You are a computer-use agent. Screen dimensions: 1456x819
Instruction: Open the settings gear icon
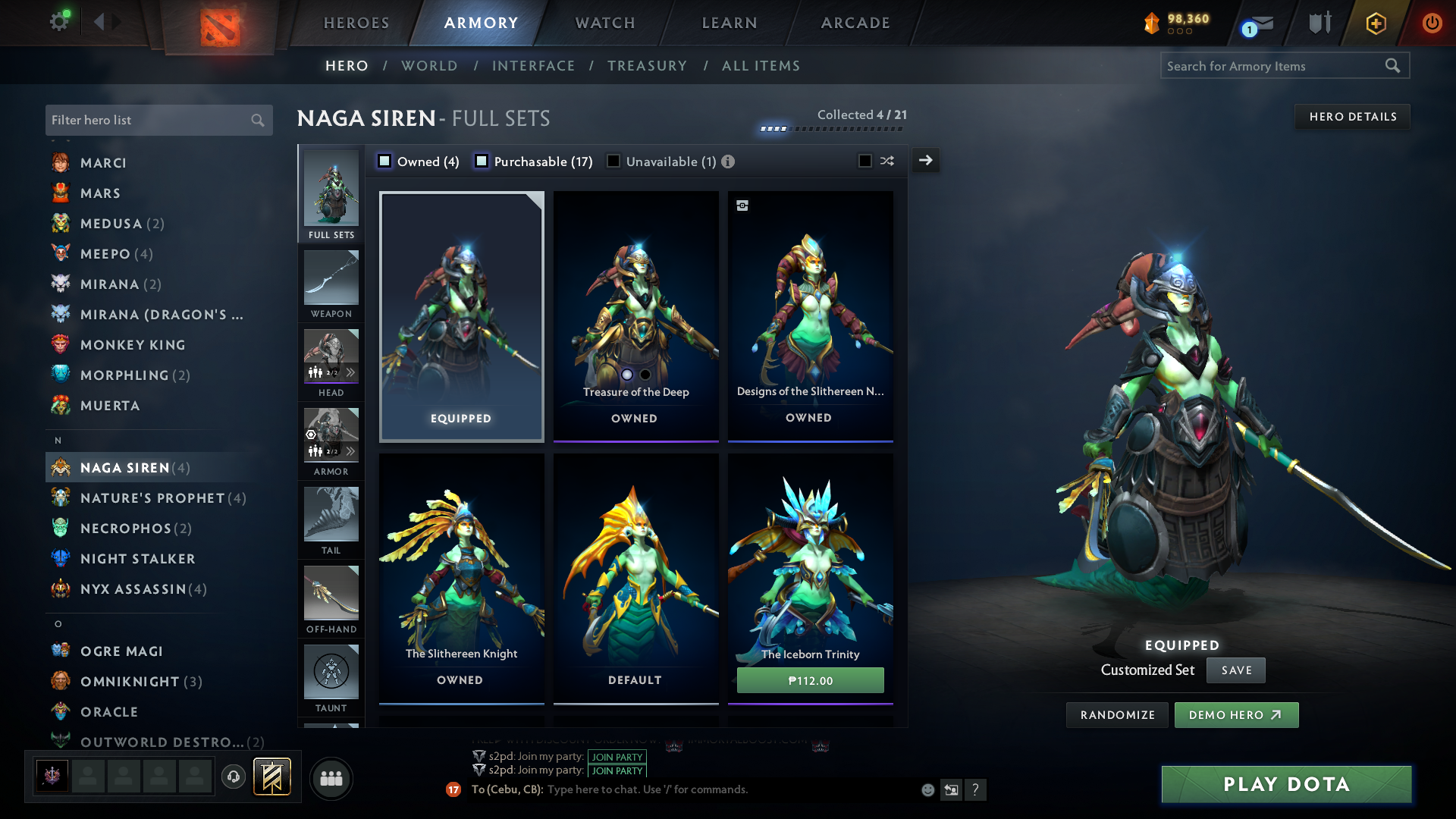pos(59,21)
